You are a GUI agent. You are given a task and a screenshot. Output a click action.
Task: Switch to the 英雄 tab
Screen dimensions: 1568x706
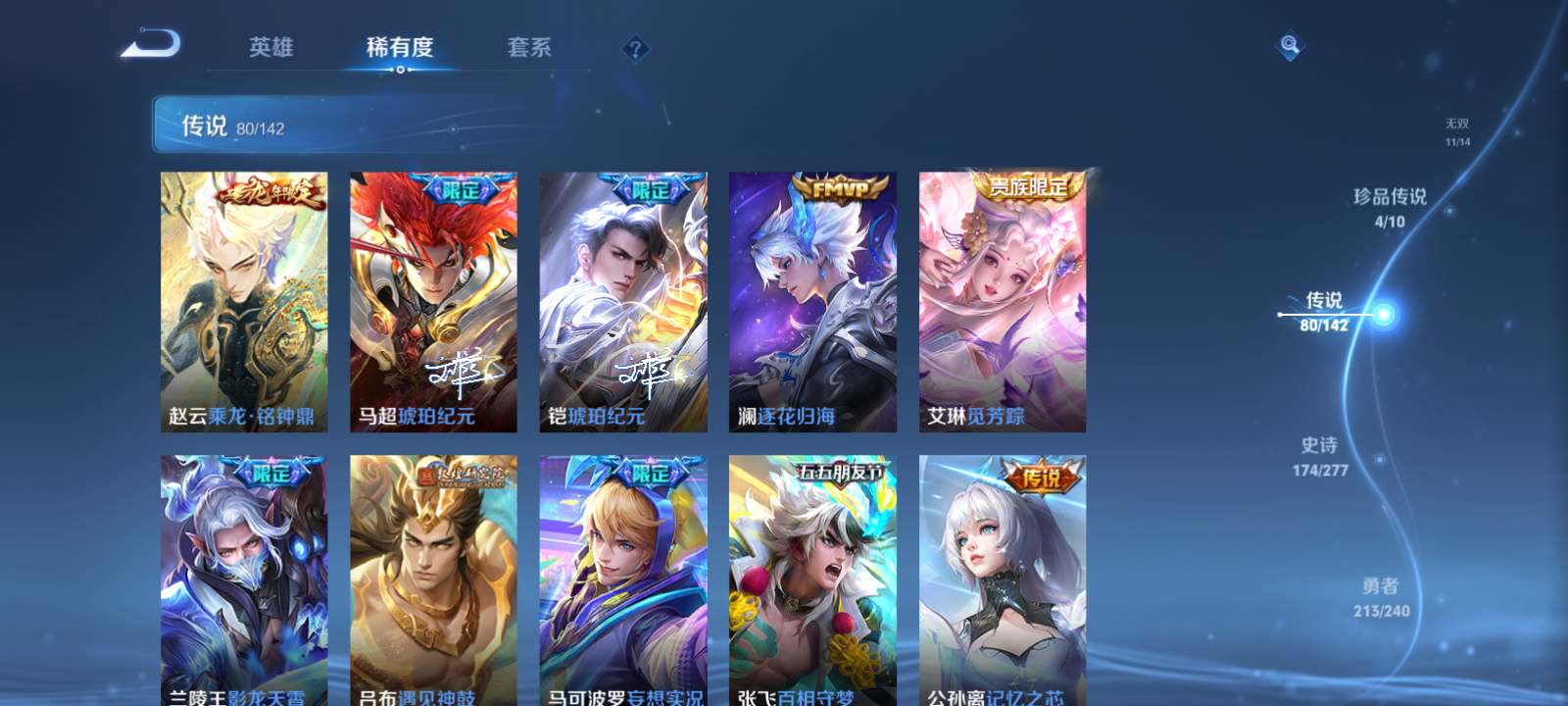(x=270, y=46)
